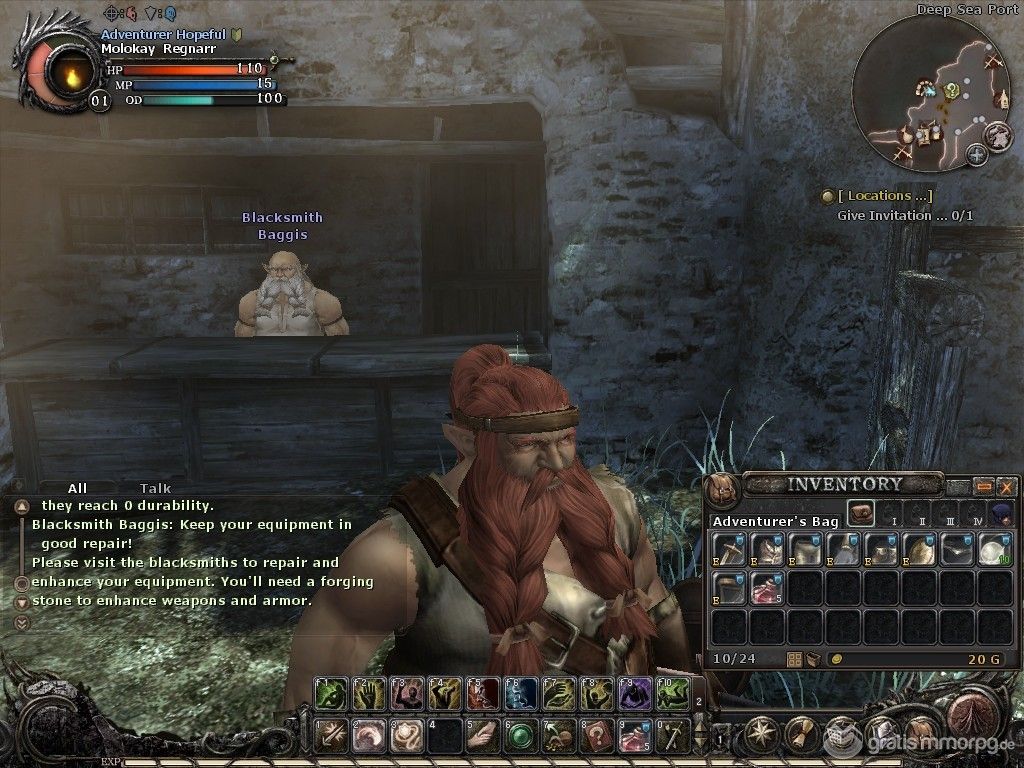Switch chat to the Talk tab

155,489
